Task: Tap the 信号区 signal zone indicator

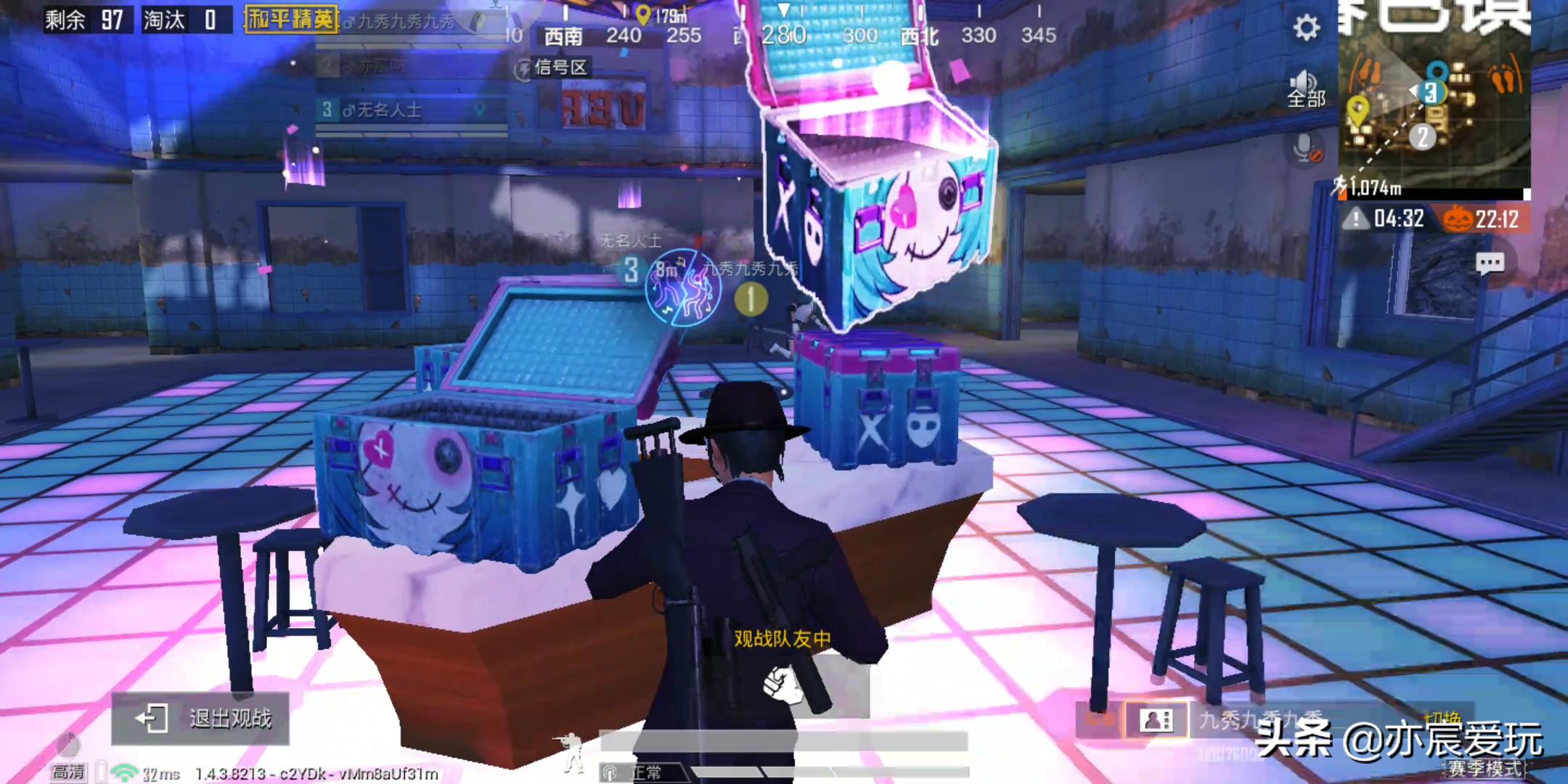Action: pyautogui.click(x=552, y=68)
